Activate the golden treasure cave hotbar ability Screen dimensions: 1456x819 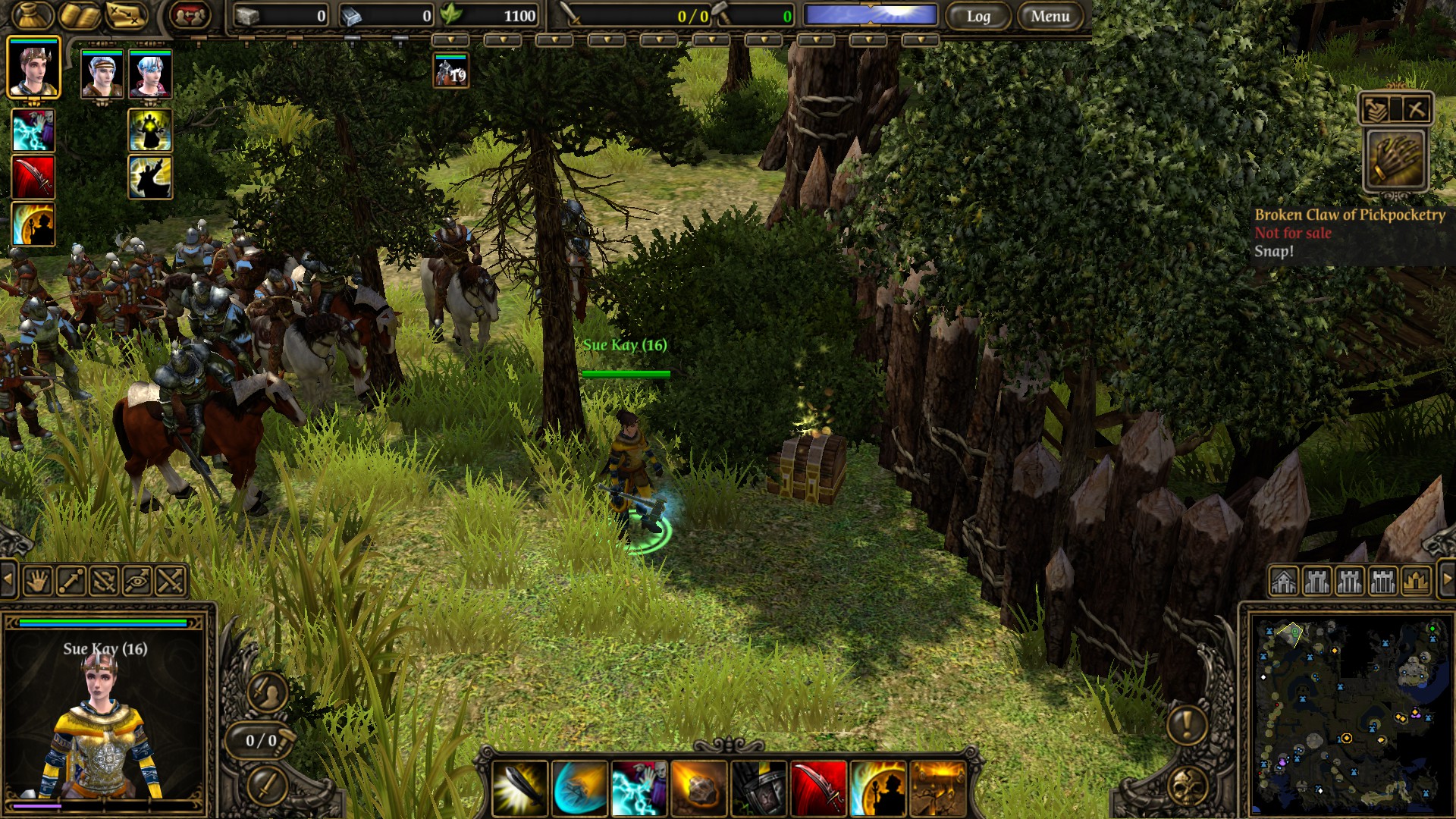tap(937, 789)
